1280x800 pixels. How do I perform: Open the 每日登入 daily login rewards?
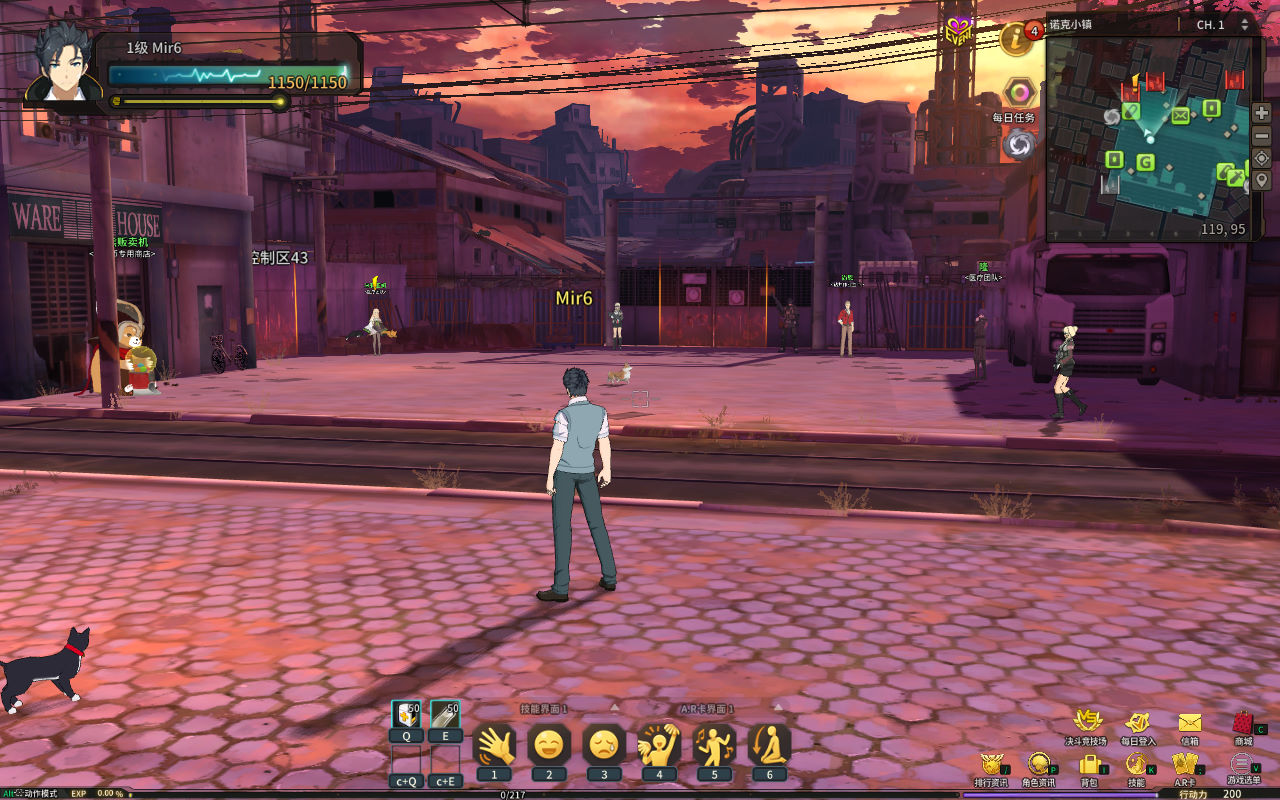pyautogui.click(x=1137, y=722)
